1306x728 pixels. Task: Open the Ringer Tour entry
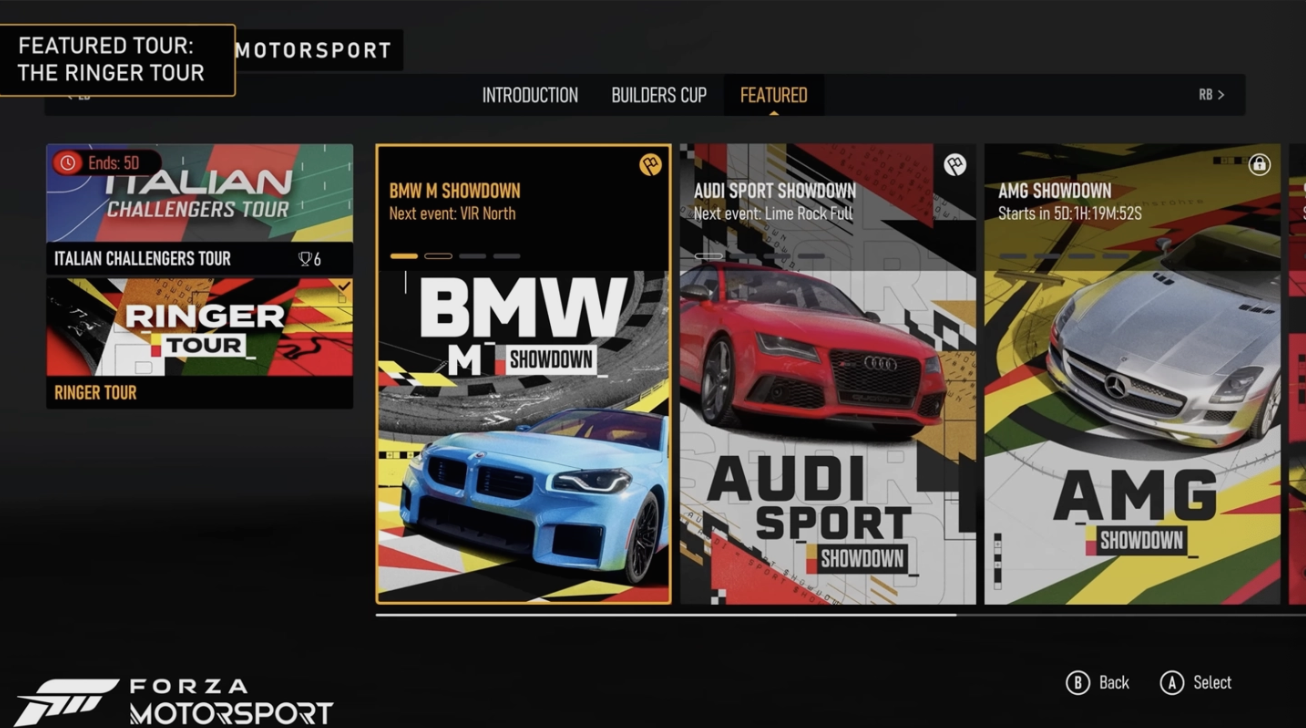point(199,342)
